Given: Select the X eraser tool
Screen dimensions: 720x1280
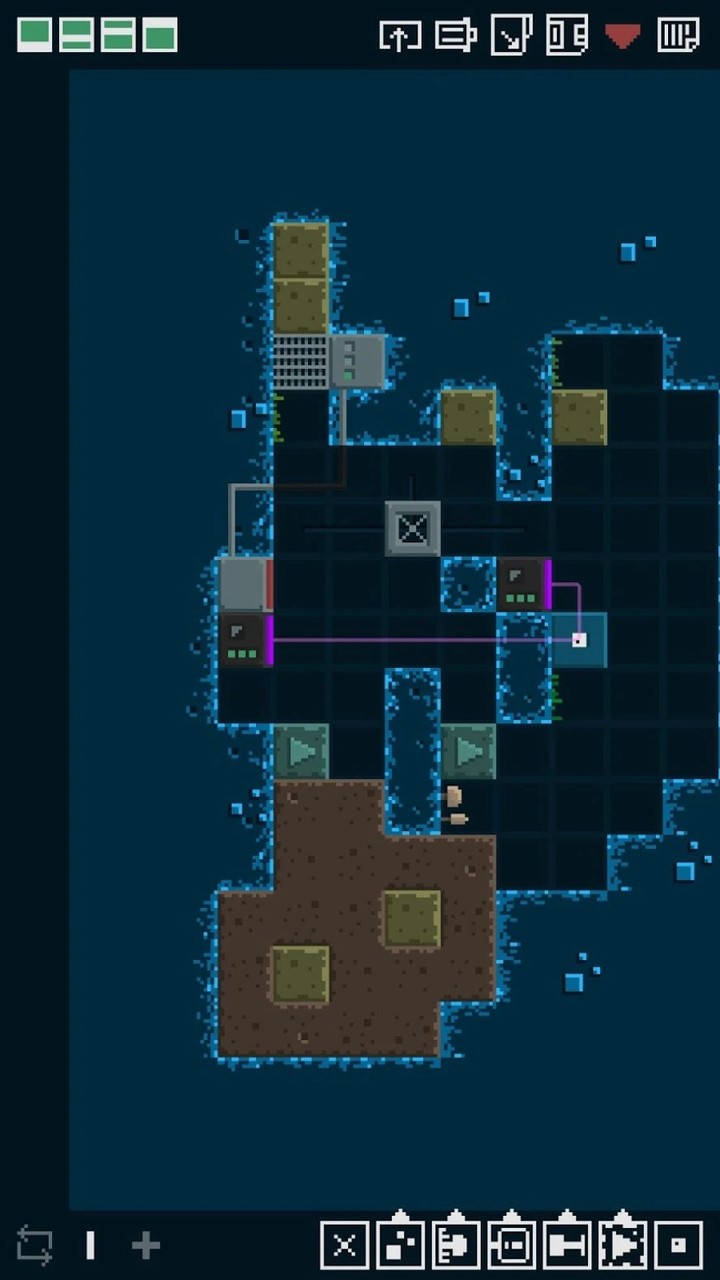Looking at the screenshot, I should [x=344, y=1245].
